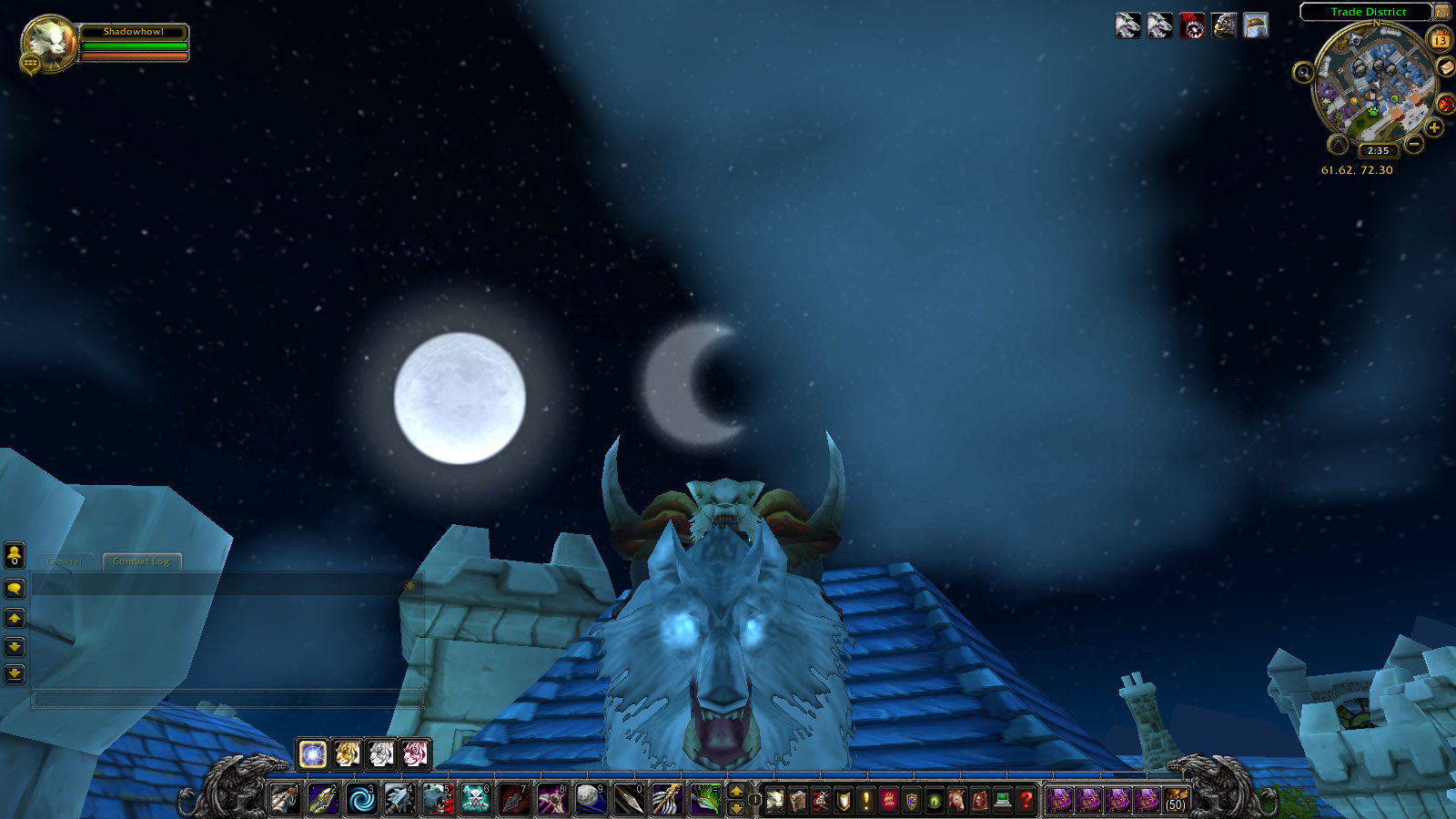Toggle minimap tracking with the magnifier
The height and width of the screenshot is (819, 1456).
(x=1304, y=72)
